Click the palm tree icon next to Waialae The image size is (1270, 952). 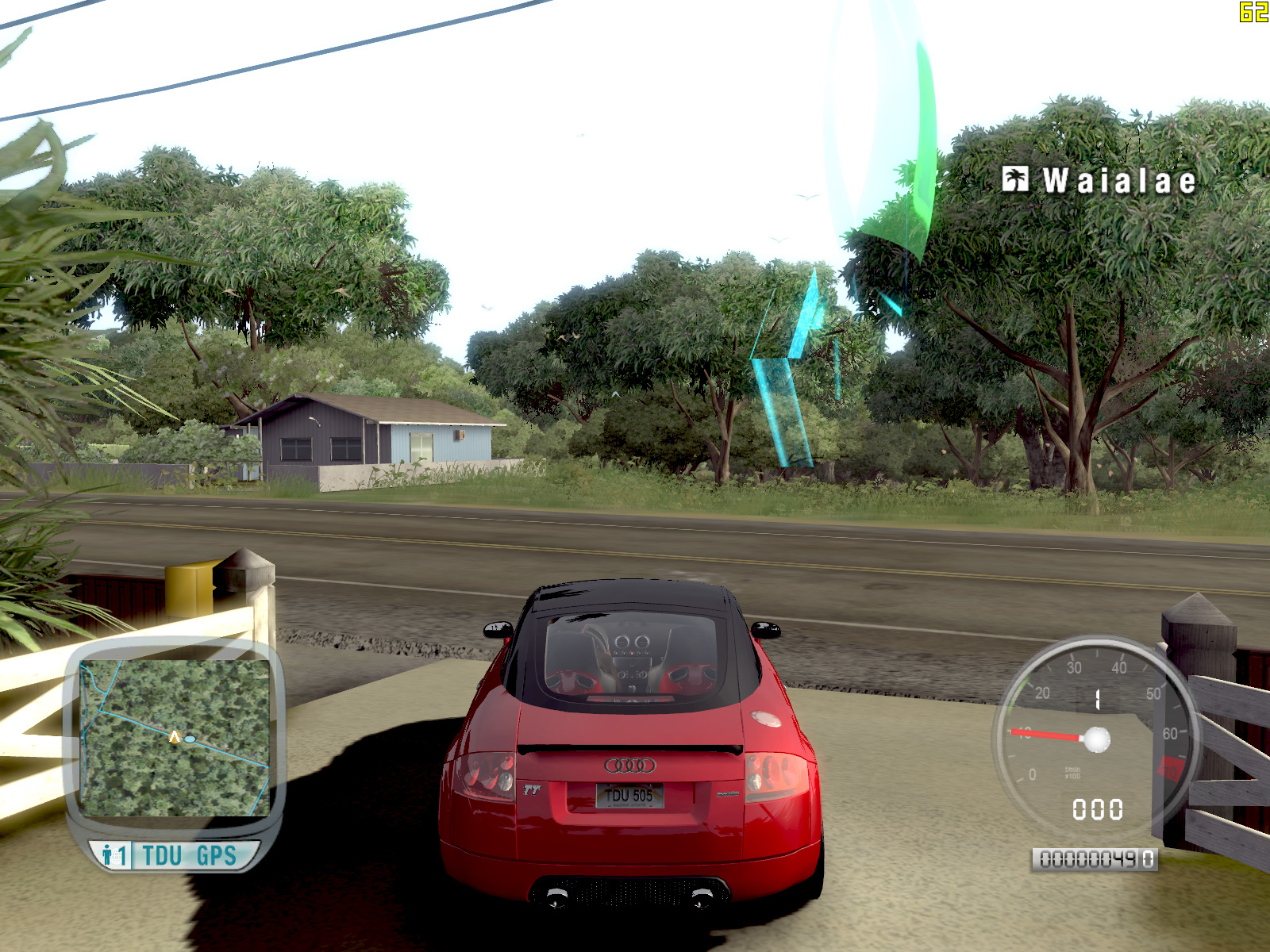point(1015,179)
